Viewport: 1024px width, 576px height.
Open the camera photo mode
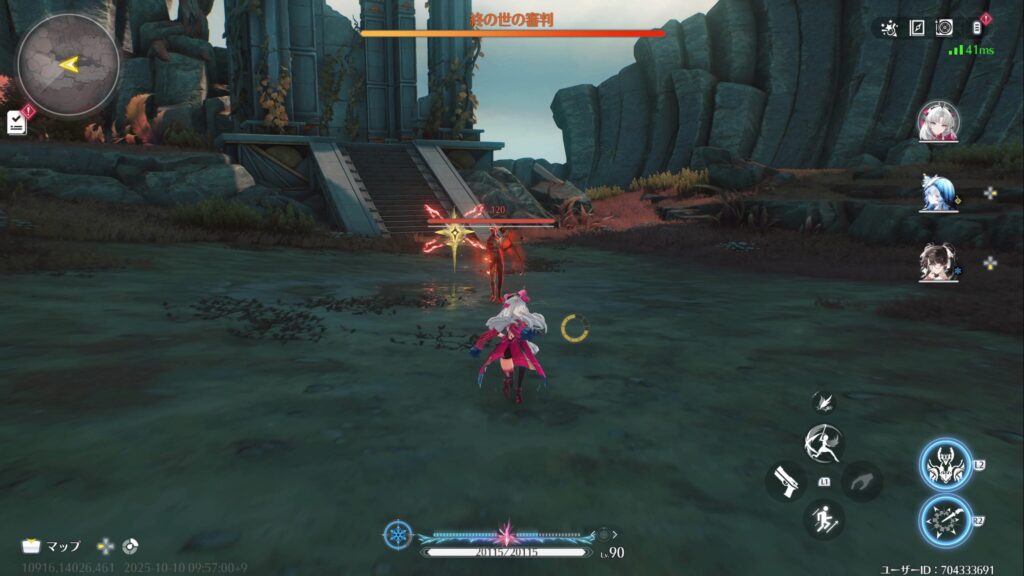[x=944, y=28]
